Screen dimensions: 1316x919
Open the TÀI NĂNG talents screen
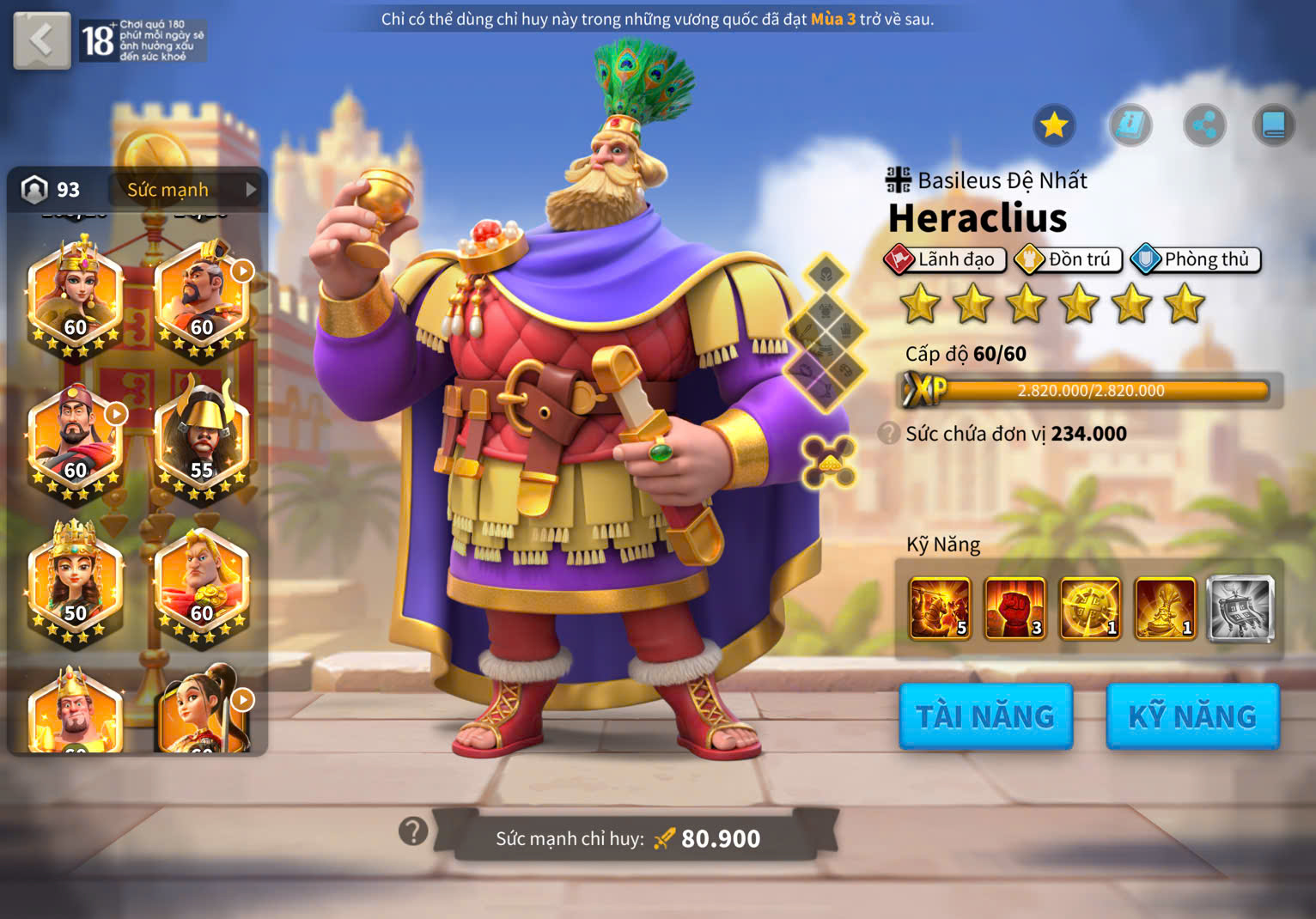coord(985,716)
